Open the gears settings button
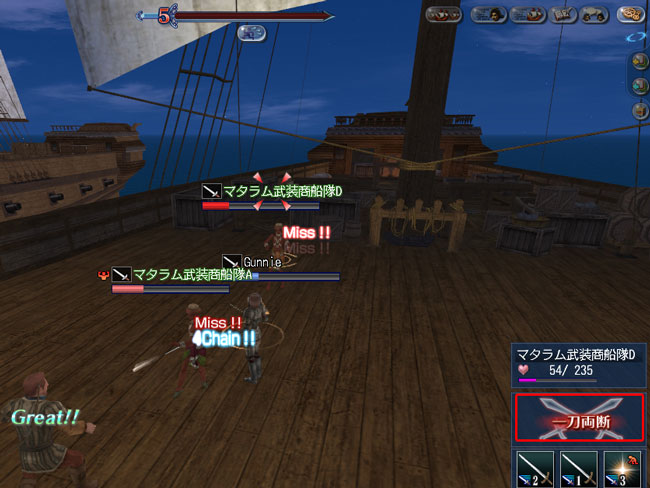The image size is (650, 488). click(629, 15)
